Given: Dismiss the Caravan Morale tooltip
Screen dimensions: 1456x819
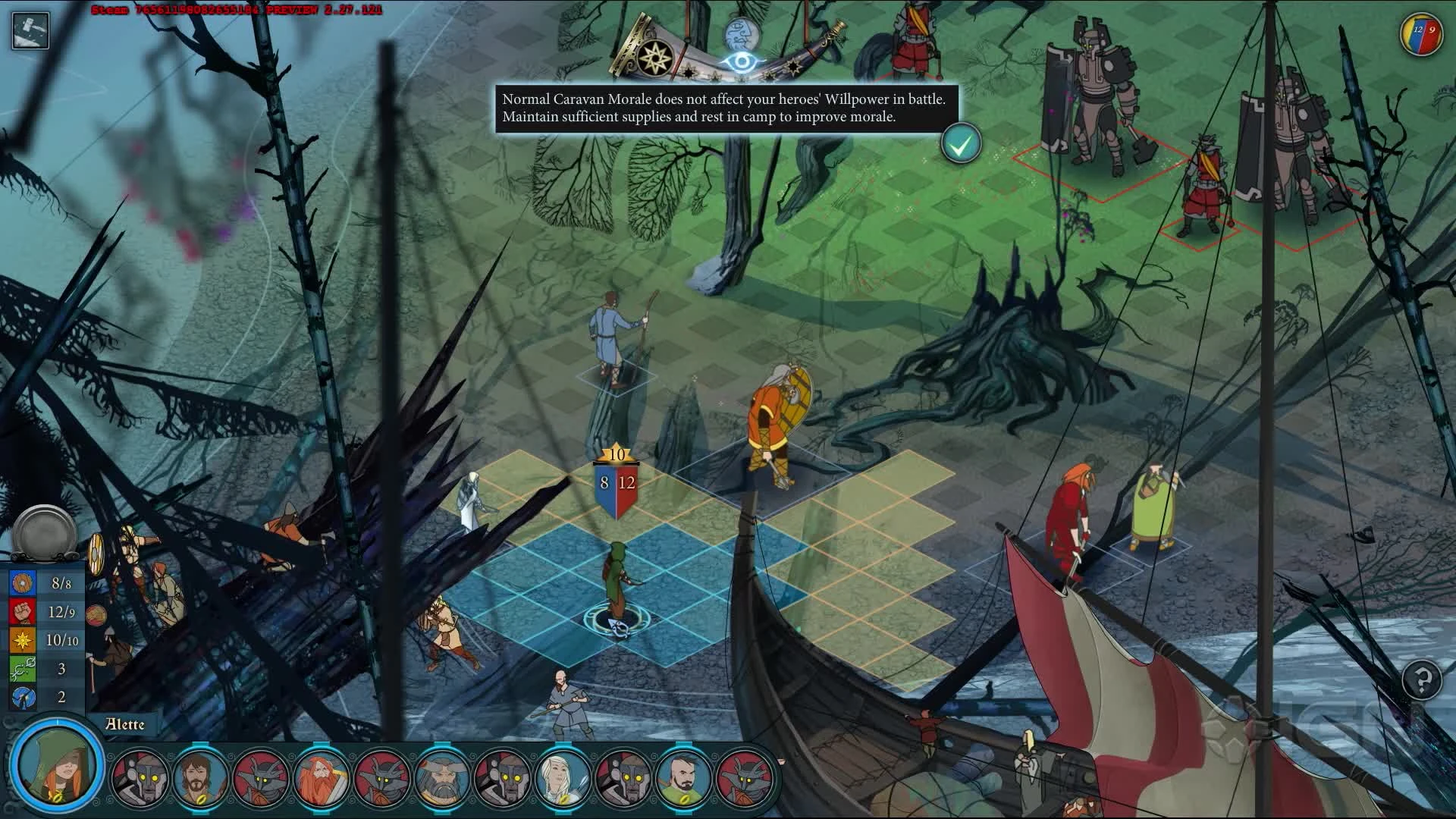Looking at the screenshot, I should point(724,107).
